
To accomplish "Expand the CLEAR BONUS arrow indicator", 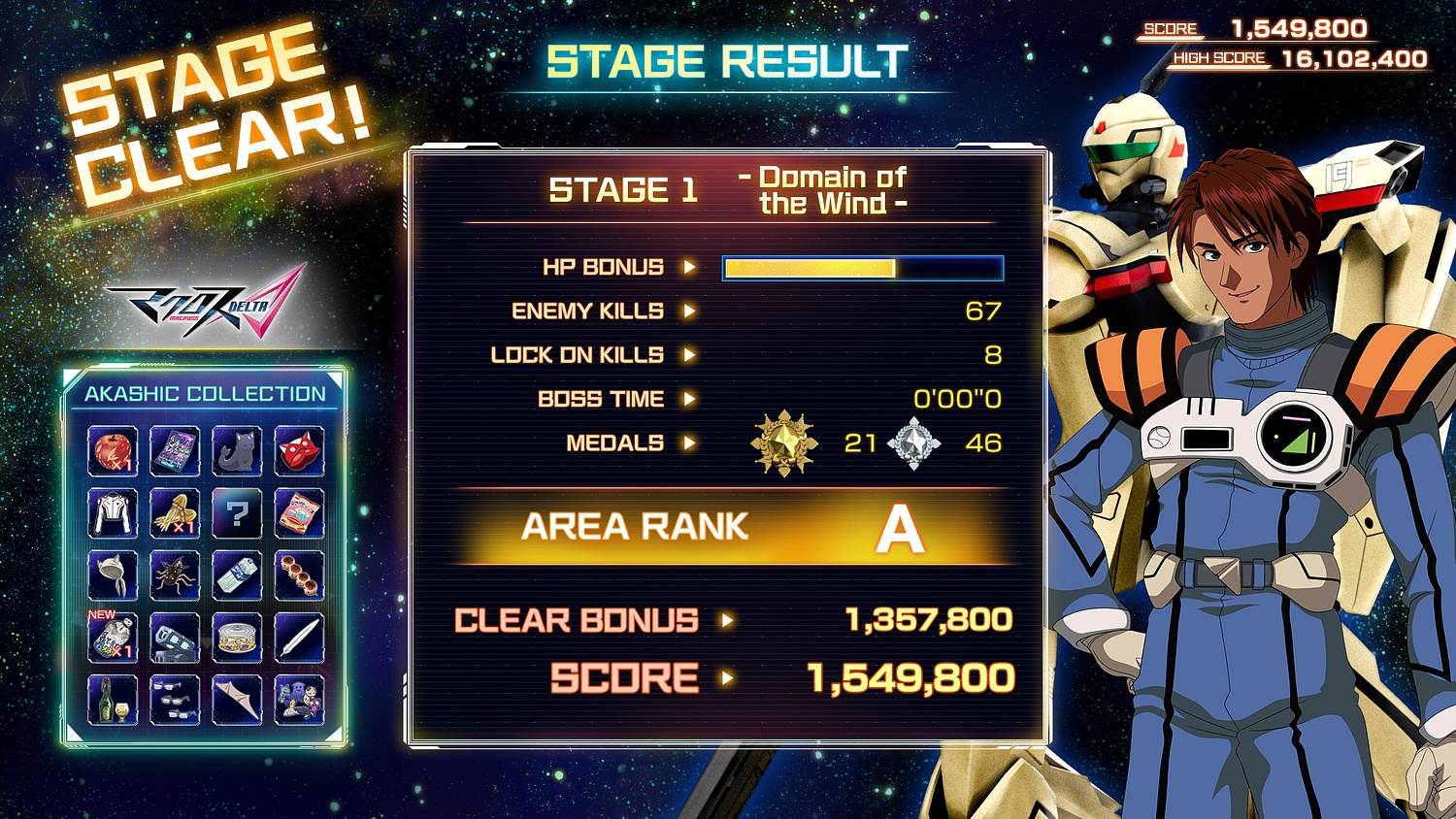I will coord(727,619).
